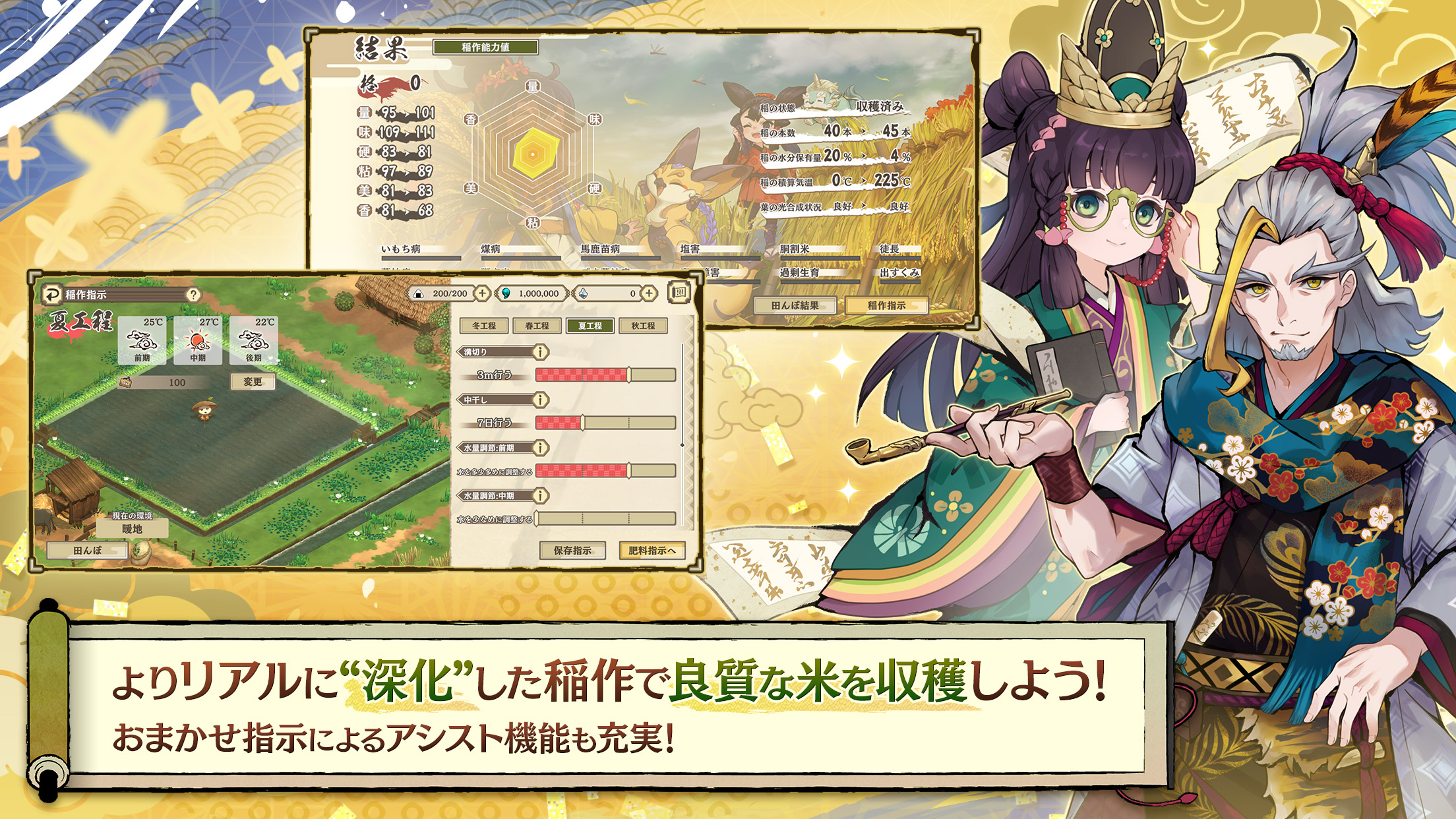Select the 前期 cloudy weather period at 25℃

click(x=142, y=342)
